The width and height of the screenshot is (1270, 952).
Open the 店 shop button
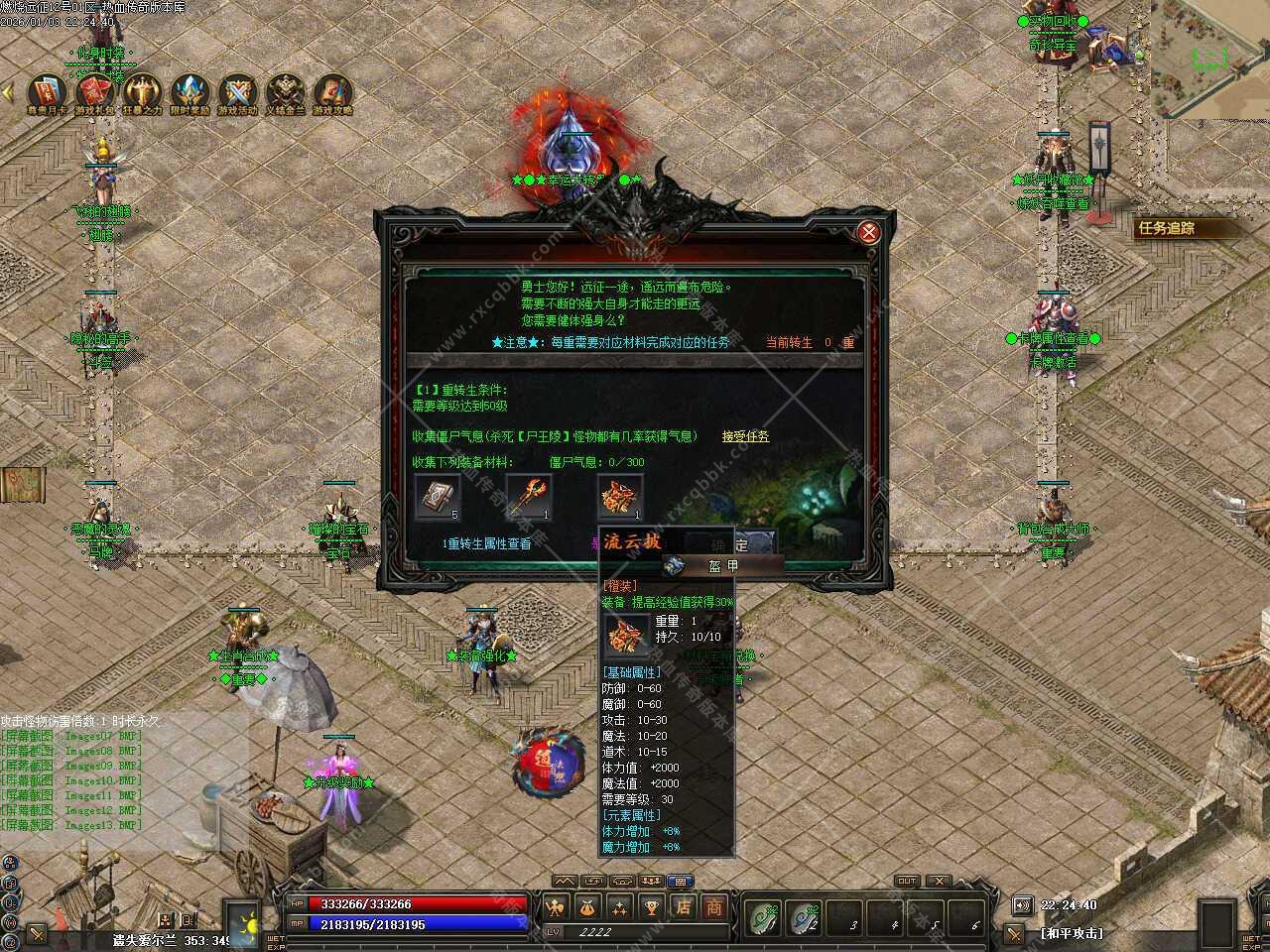(683, 906)
